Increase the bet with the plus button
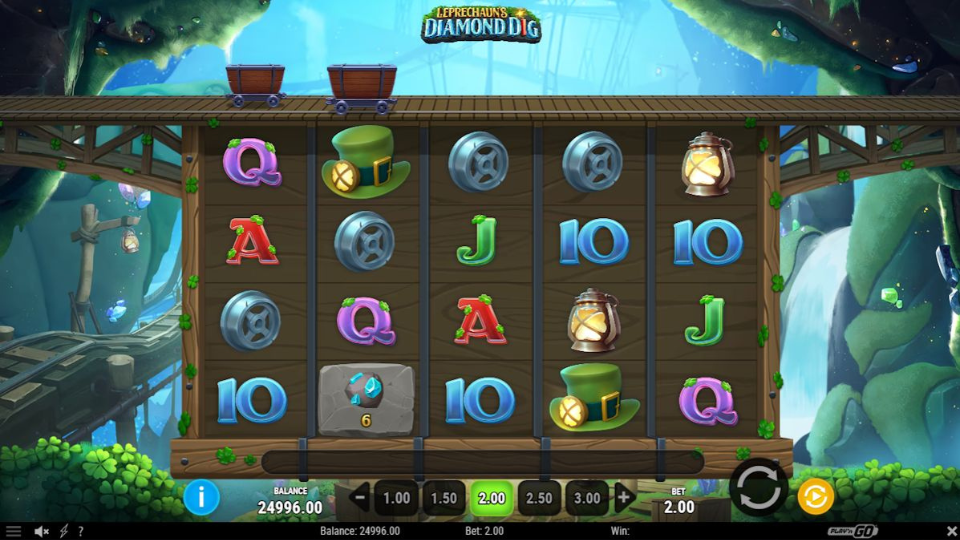The image size is (960, 540). click(624, 497)
